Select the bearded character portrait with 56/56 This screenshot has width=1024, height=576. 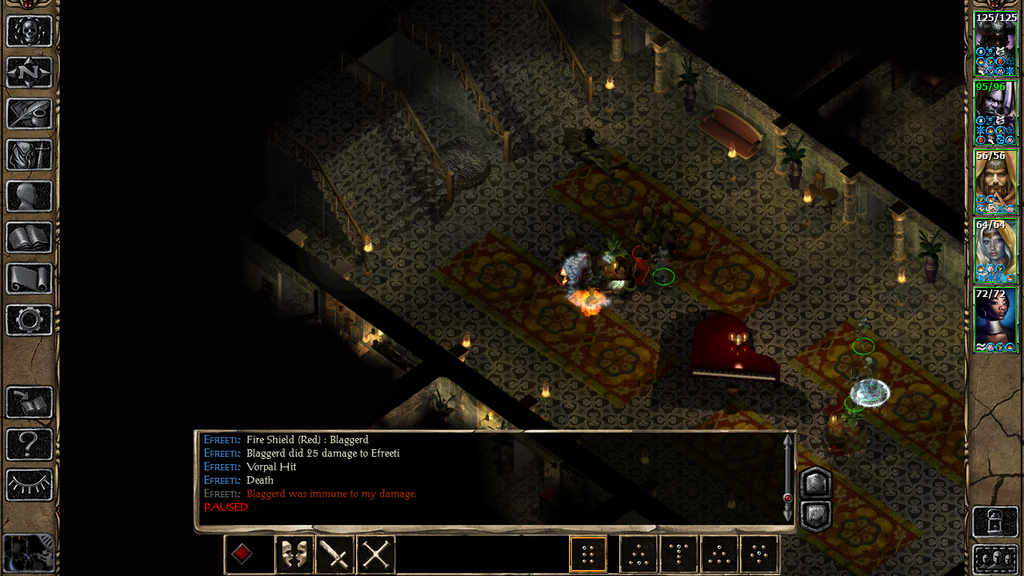[995, 181]
